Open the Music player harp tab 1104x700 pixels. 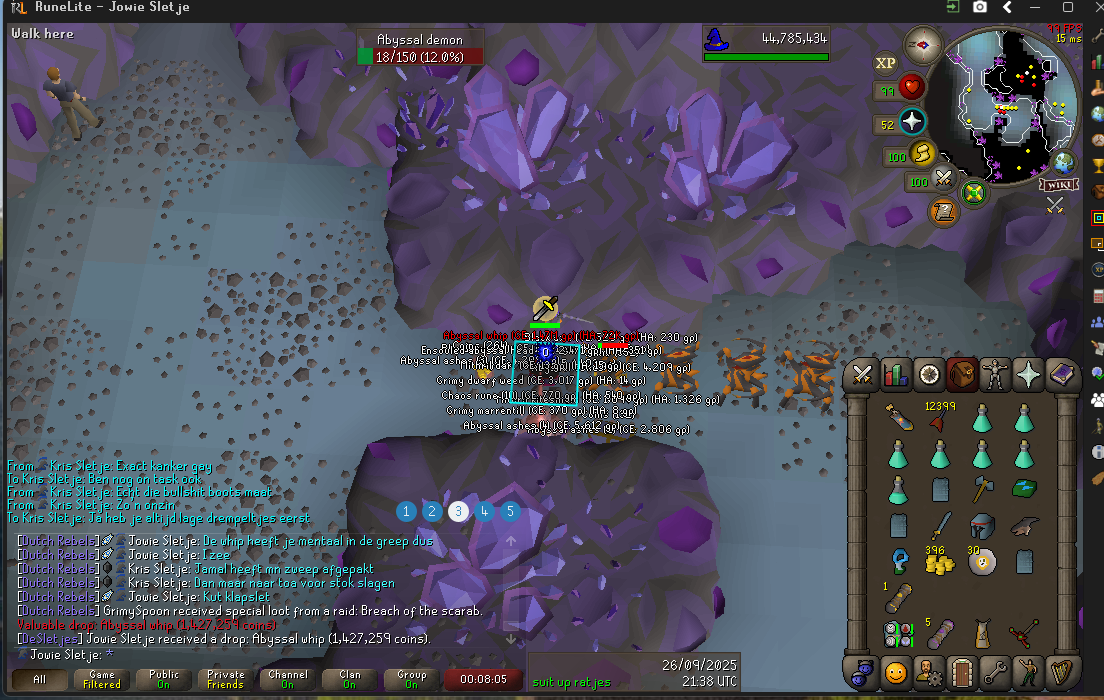point(1060,671)
